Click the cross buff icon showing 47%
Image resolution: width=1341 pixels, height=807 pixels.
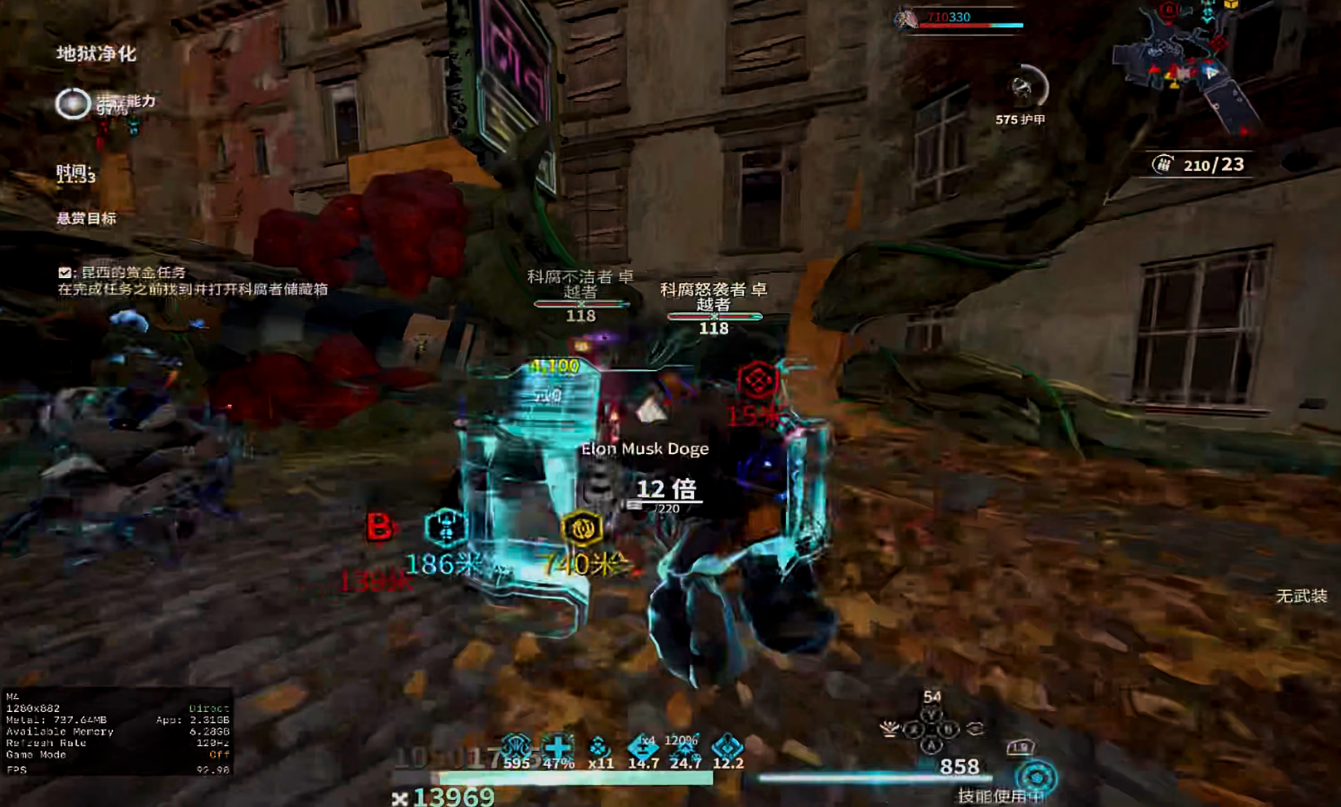point(558,746)
